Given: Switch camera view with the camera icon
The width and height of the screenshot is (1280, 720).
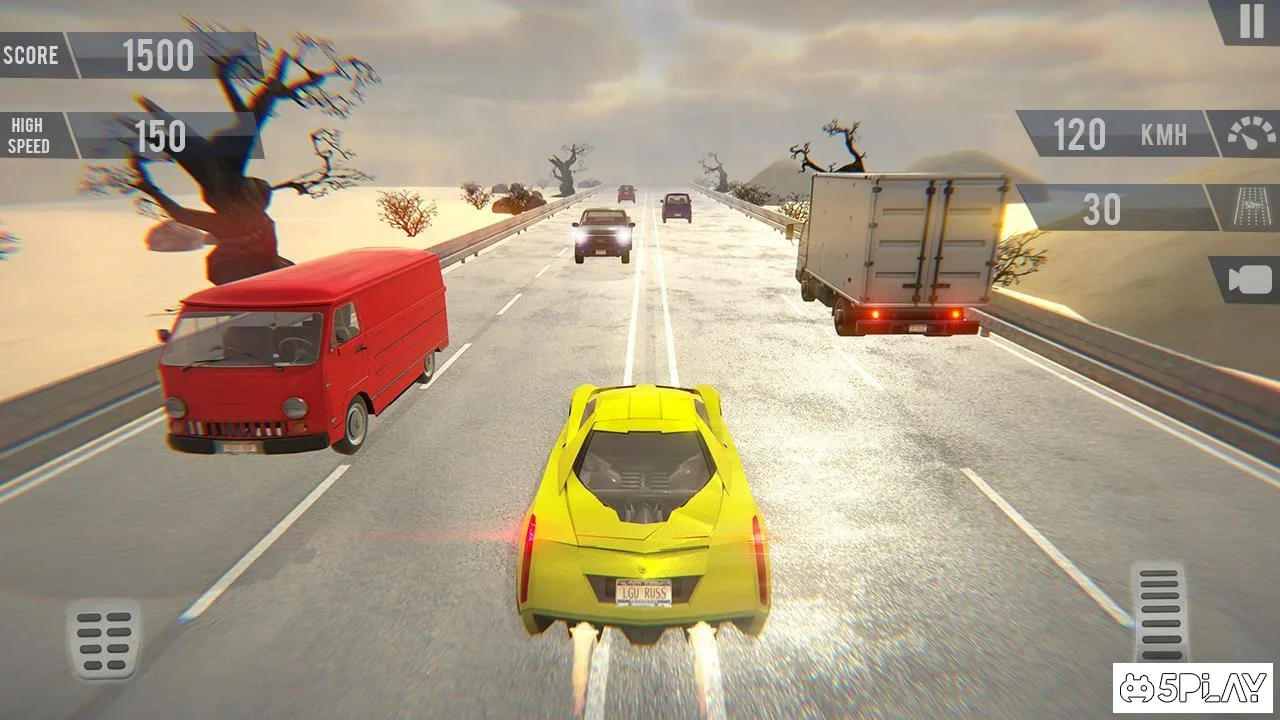Looking at the screenshot, I should tap(1248, 280).
